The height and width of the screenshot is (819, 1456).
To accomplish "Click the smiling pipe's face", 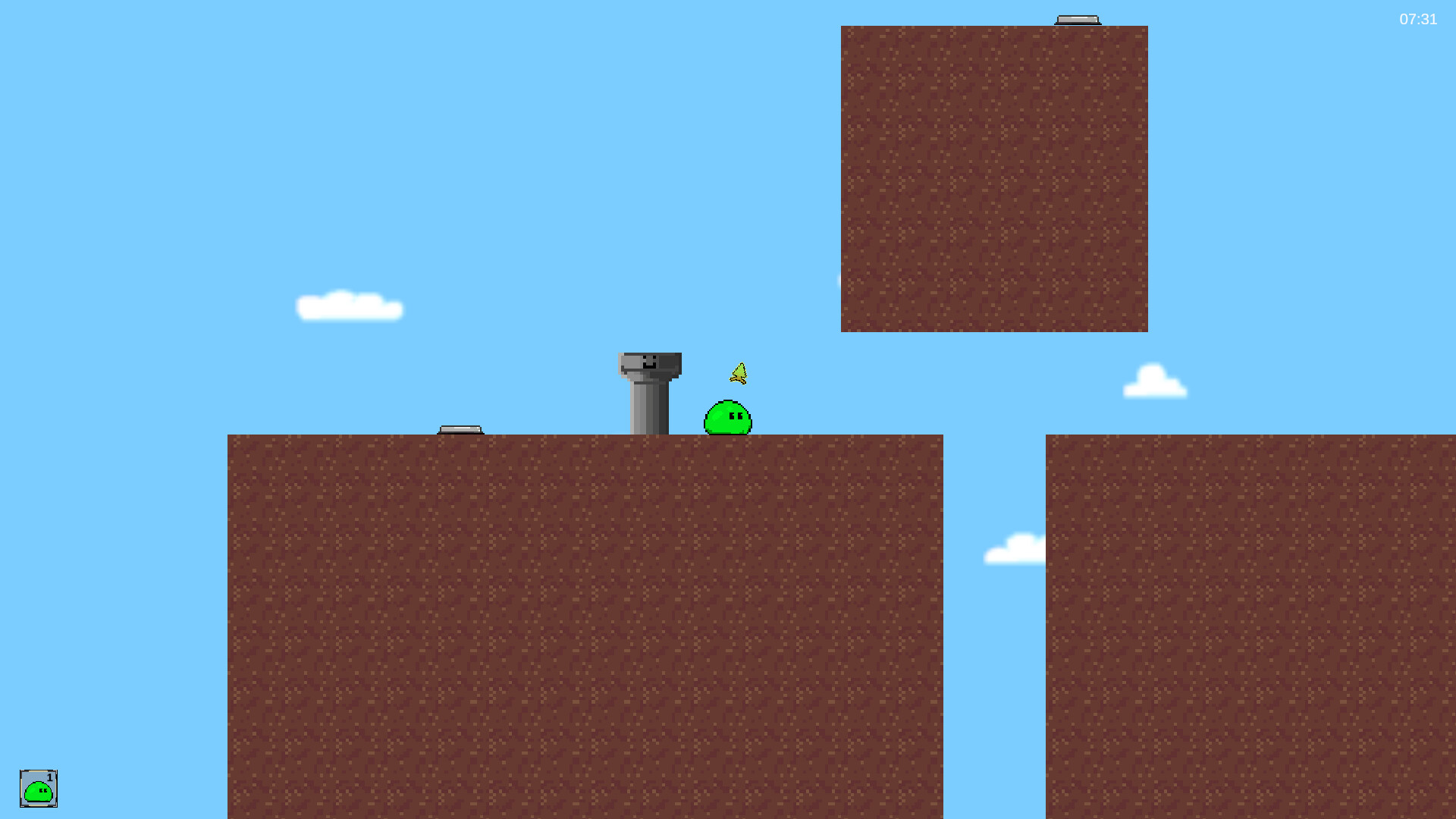I will (650, 364).
